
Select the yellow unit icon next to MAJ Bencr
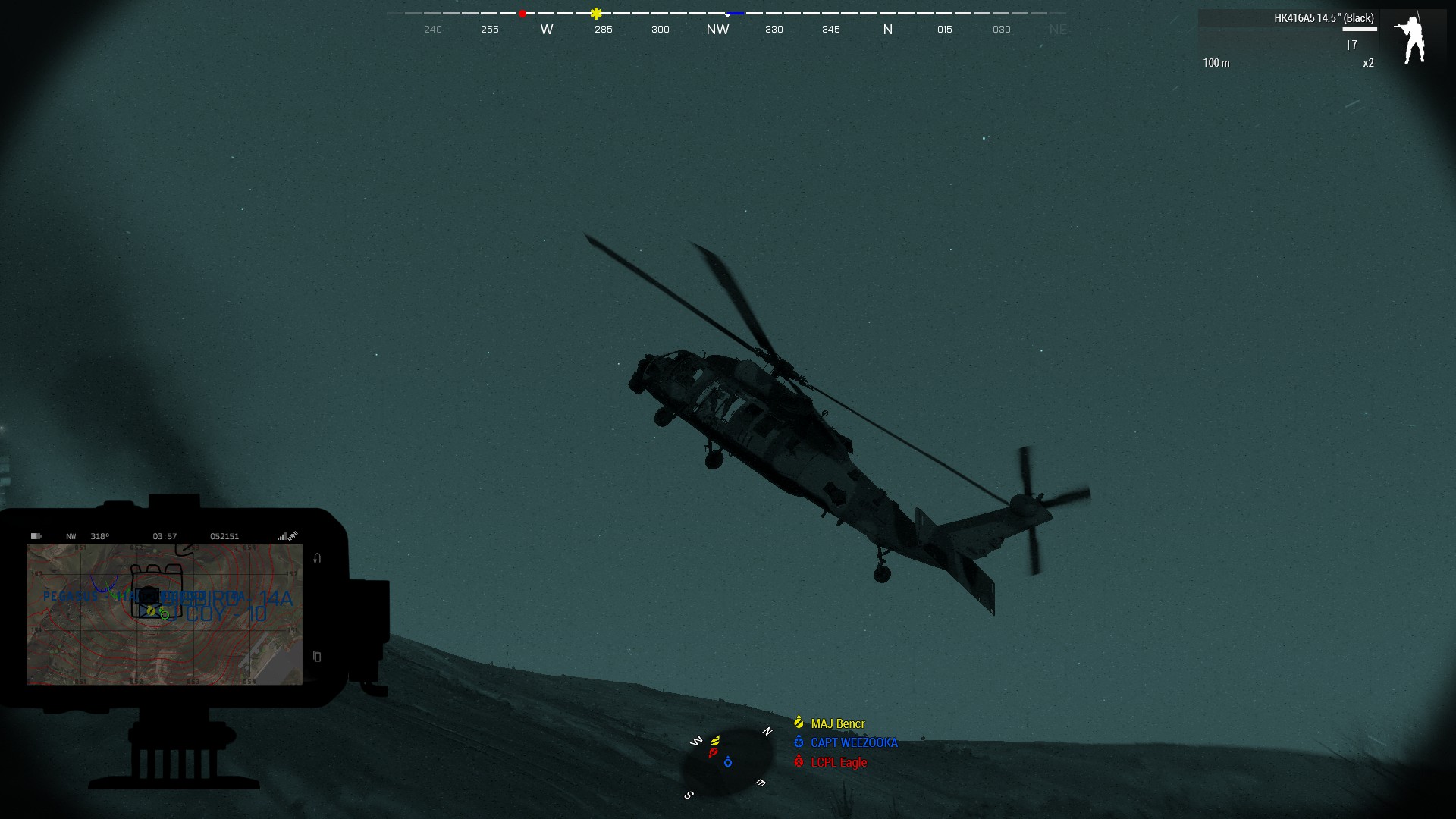tap(799, 723)
